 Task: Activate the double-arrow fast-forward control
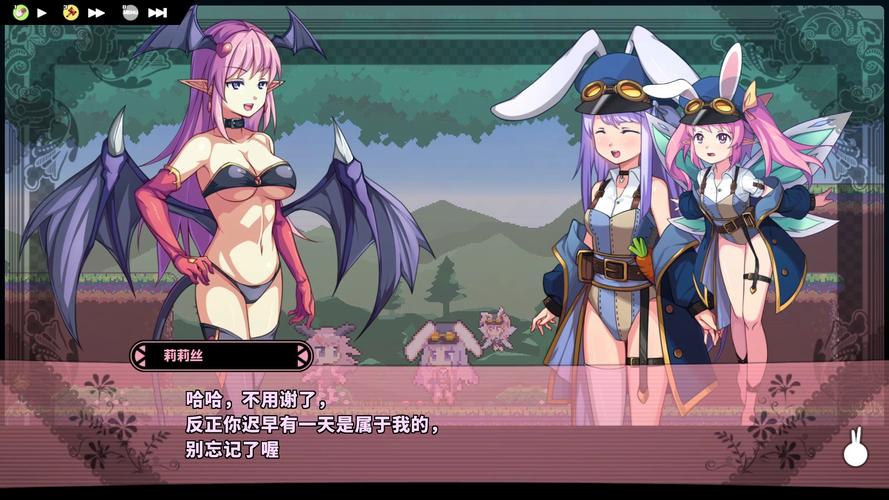[97, 13]
